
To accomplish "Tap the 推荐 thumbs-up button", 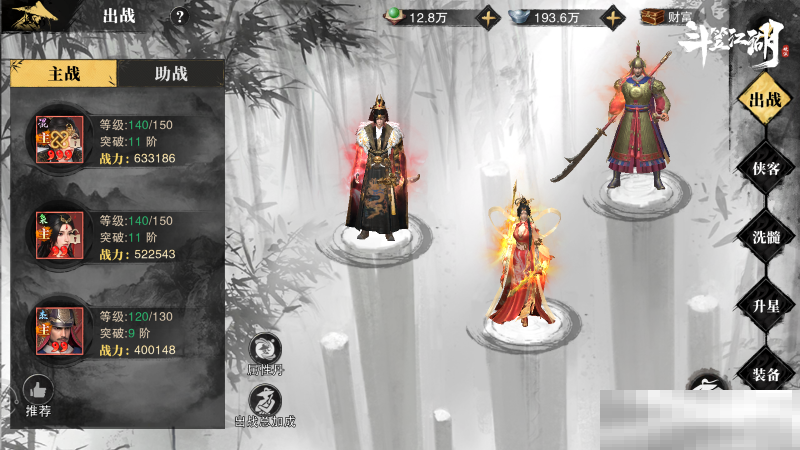I will click(38, 394).
